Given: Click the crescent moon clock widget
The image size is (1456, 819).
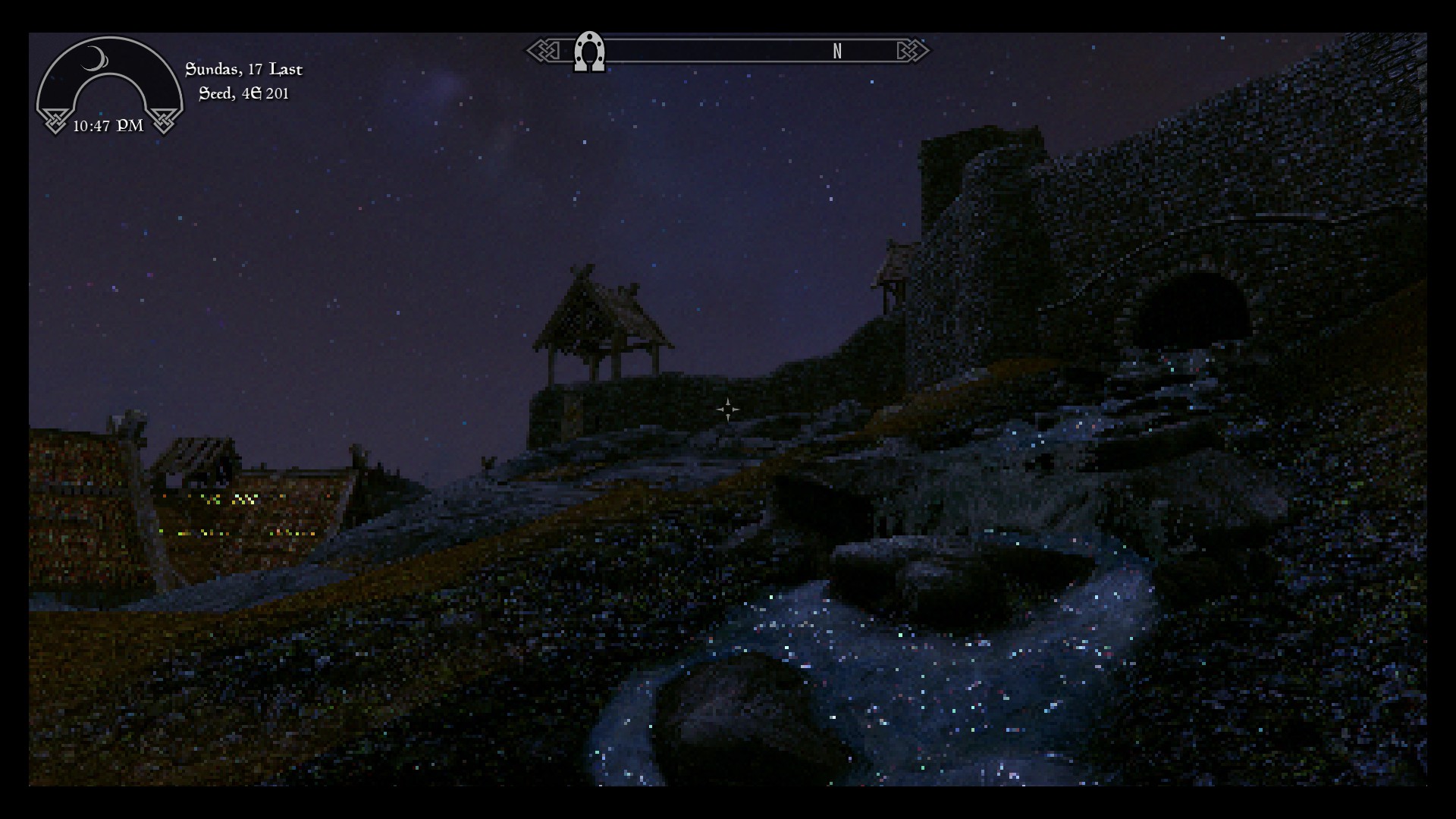Looking at the screenshot, I should pos(109,85).
